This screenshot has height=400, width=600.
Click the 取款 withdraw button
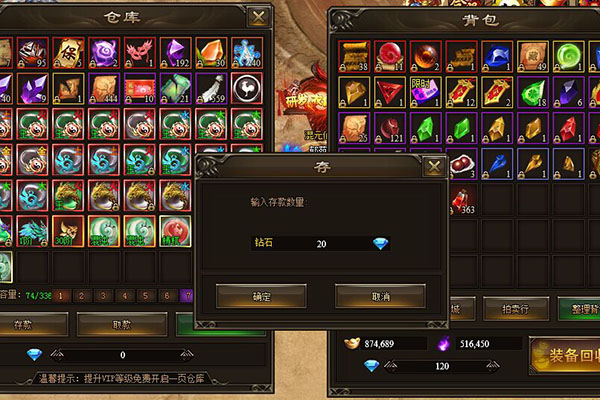coord(121,324)
